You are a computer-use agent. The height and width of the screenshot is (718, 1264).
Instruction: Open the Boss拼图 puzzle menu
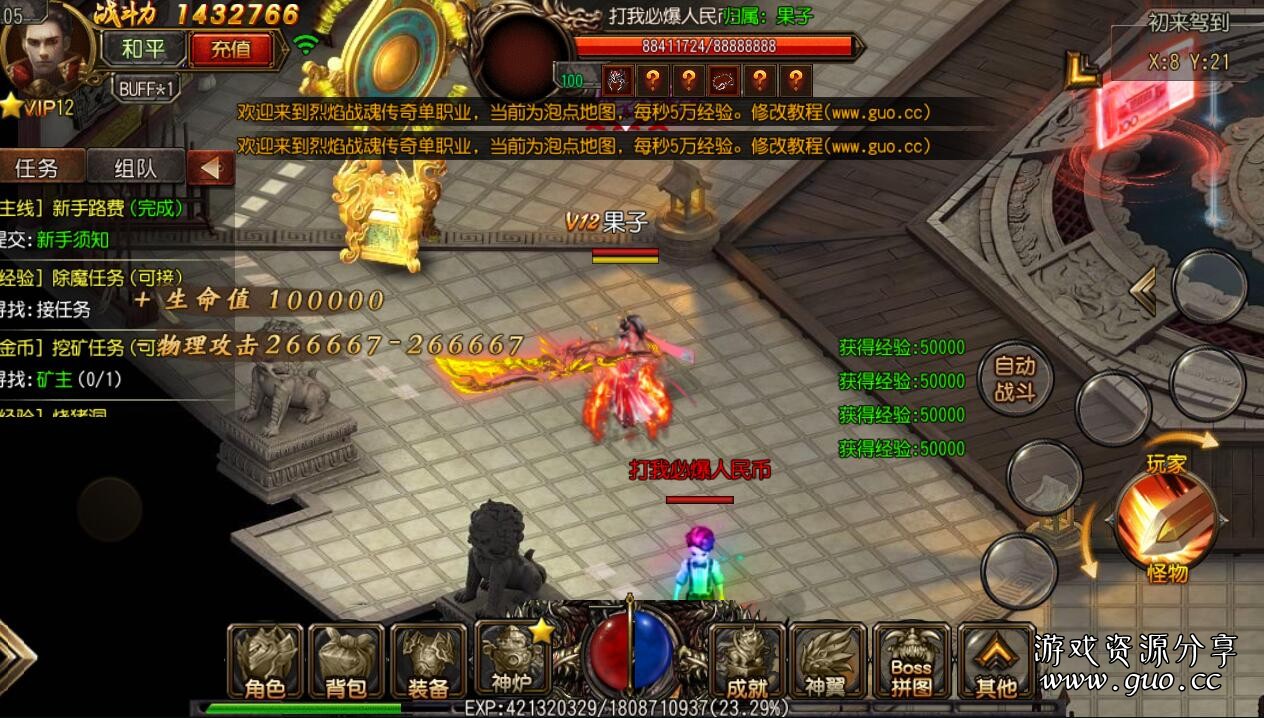(911, 662)
